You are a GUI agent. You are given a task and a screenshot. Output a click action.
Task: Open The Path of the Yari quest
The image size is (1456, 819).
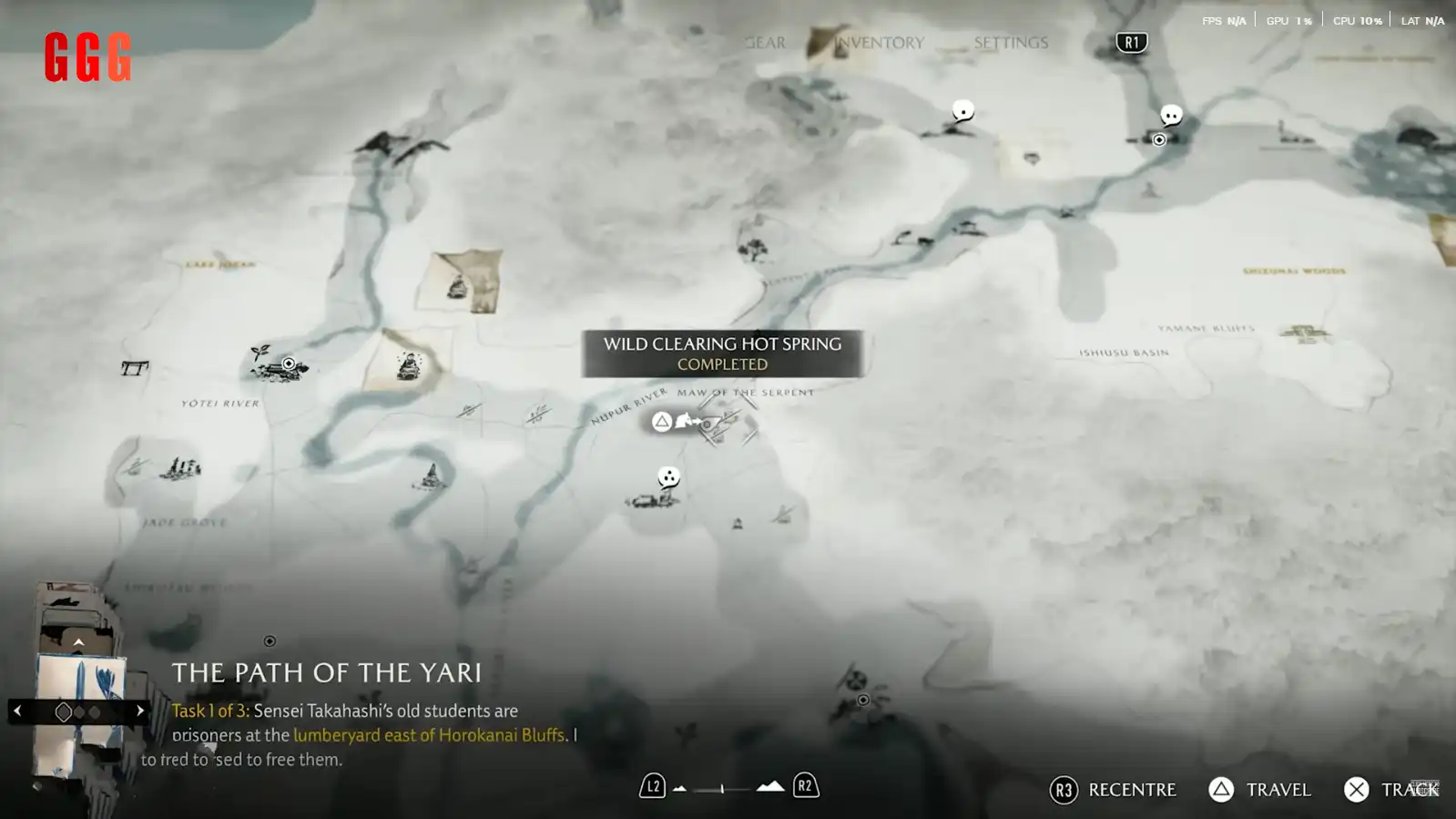pyautogui.click(x=326, y=672)
